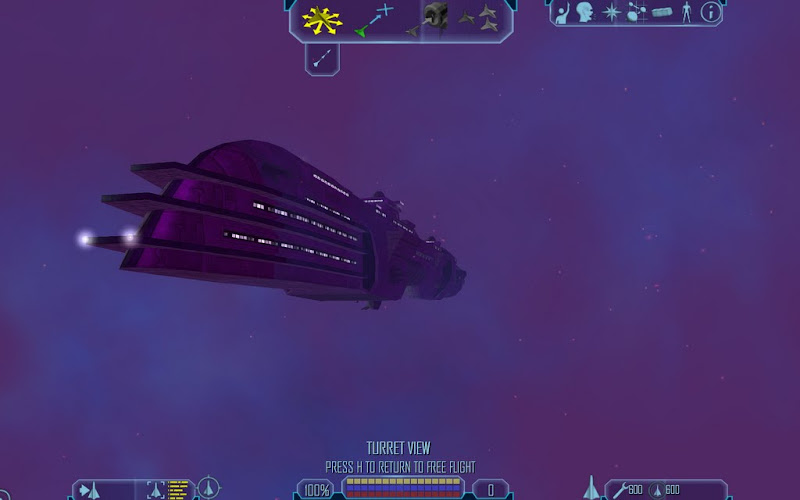Open the standing human figure icon
800x500 pixels.
pos(686,13)
